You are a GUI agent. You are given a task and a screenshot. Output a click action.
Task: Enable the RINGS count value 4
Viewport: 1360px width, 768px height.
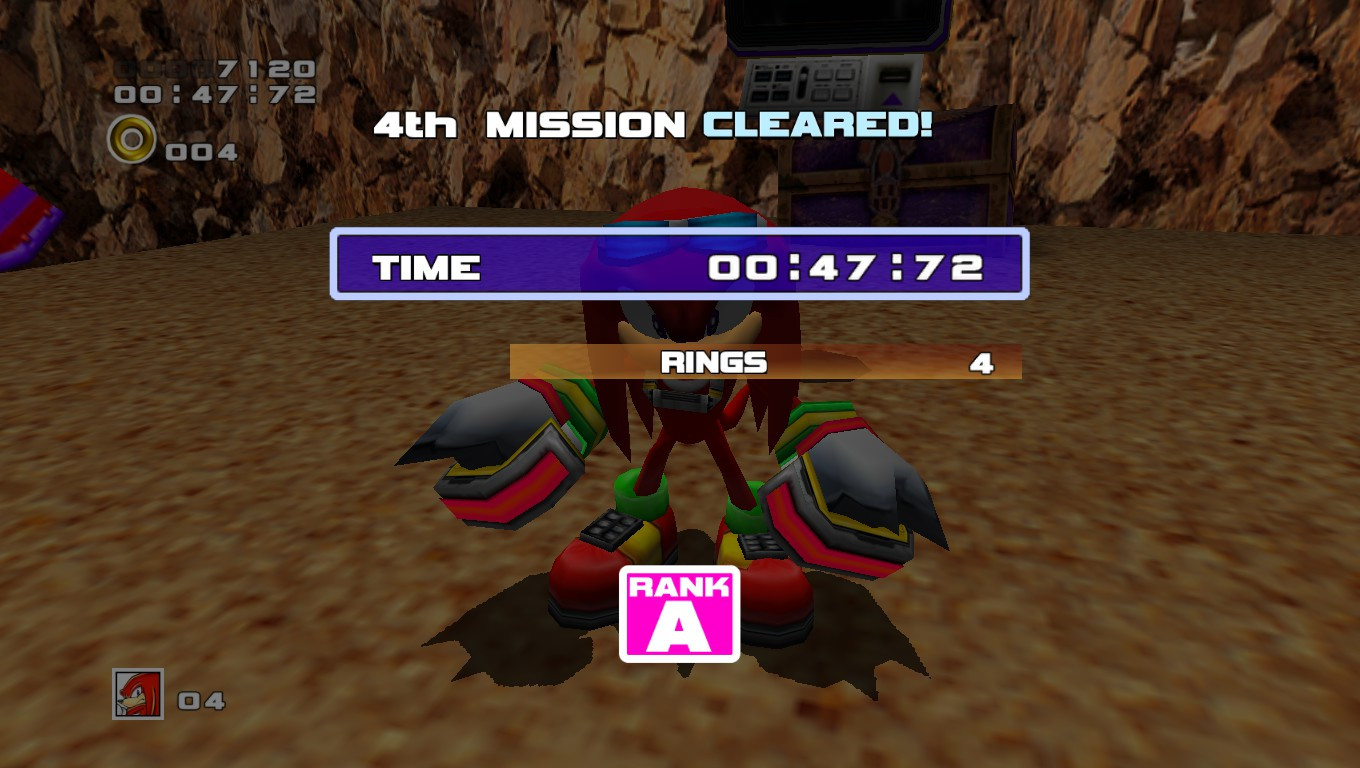click(984, 364)
